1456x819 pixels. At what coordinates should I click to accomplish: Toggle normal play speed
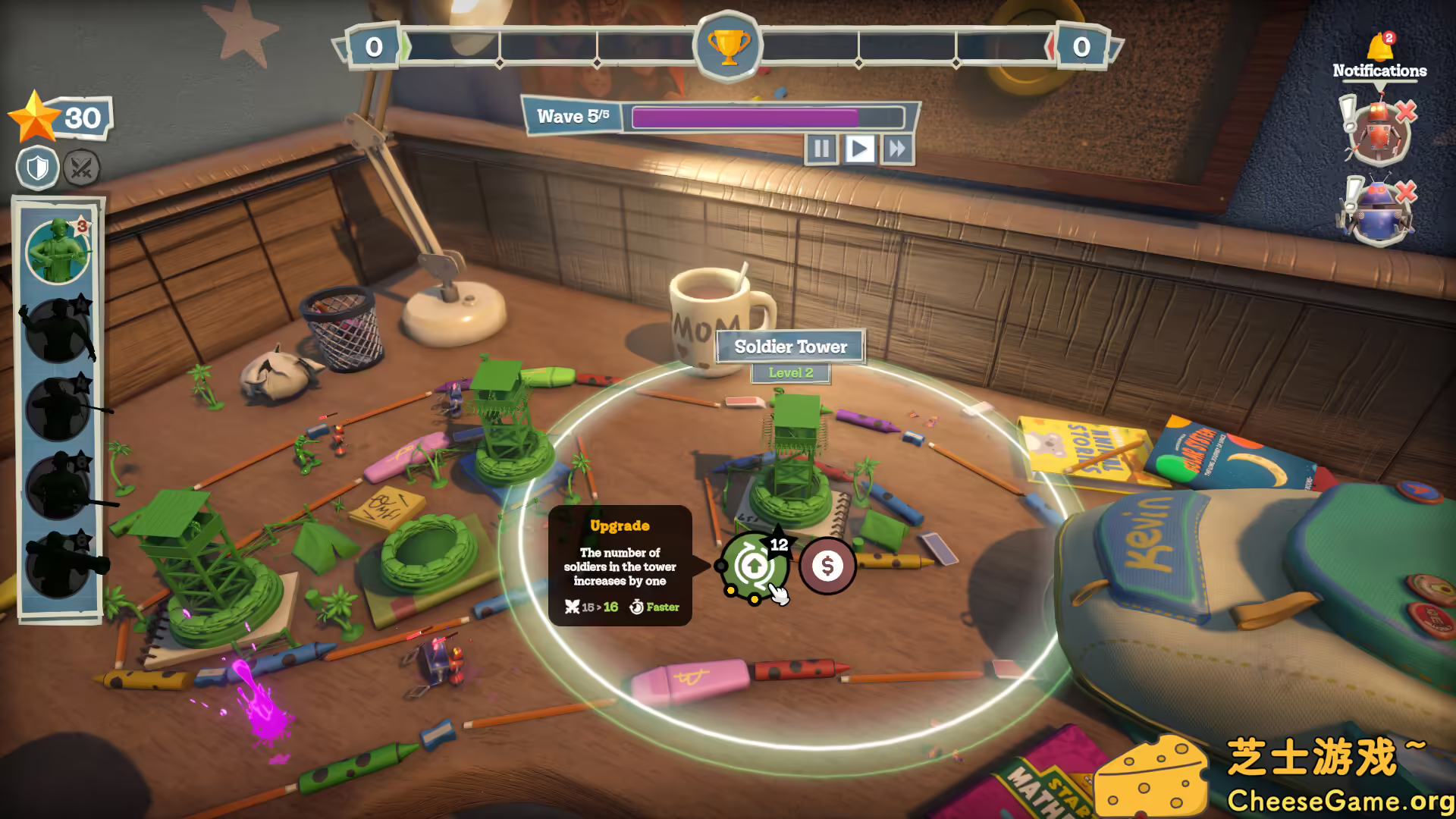[x=858, y=149]
